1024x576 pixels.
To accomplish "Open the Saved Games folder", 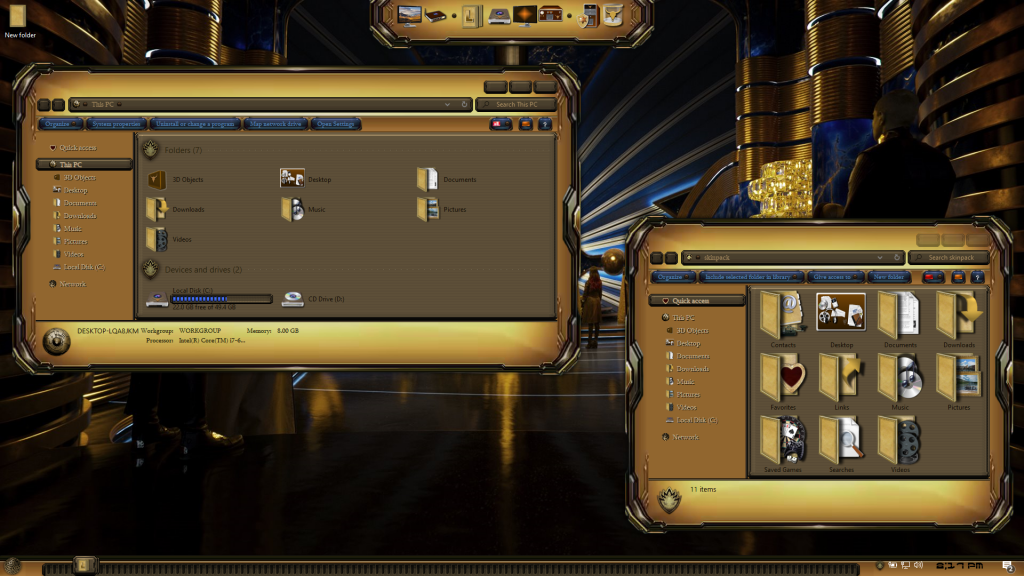I will (x=782, y=442).
